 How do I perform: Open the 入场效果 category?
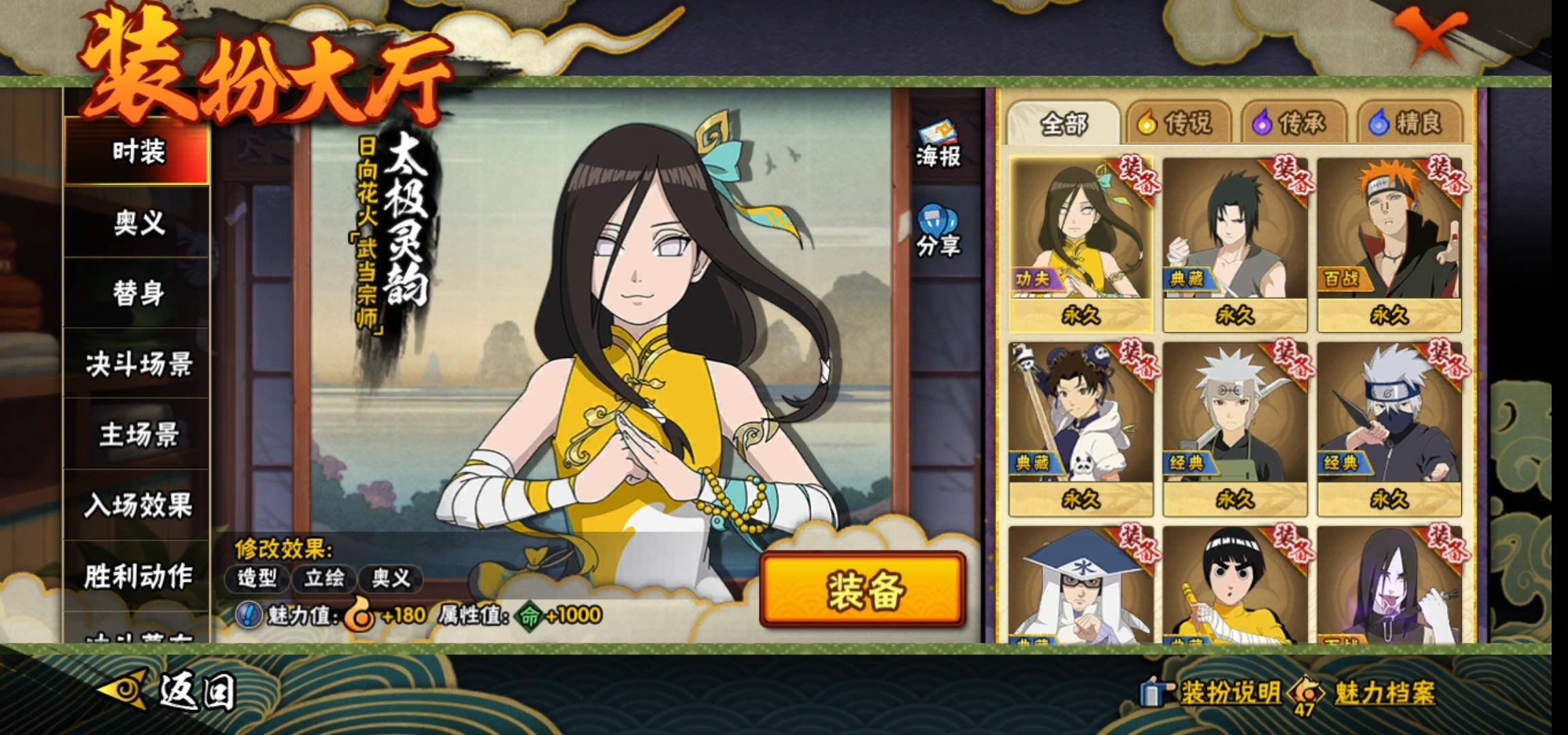tap(137, 506)
